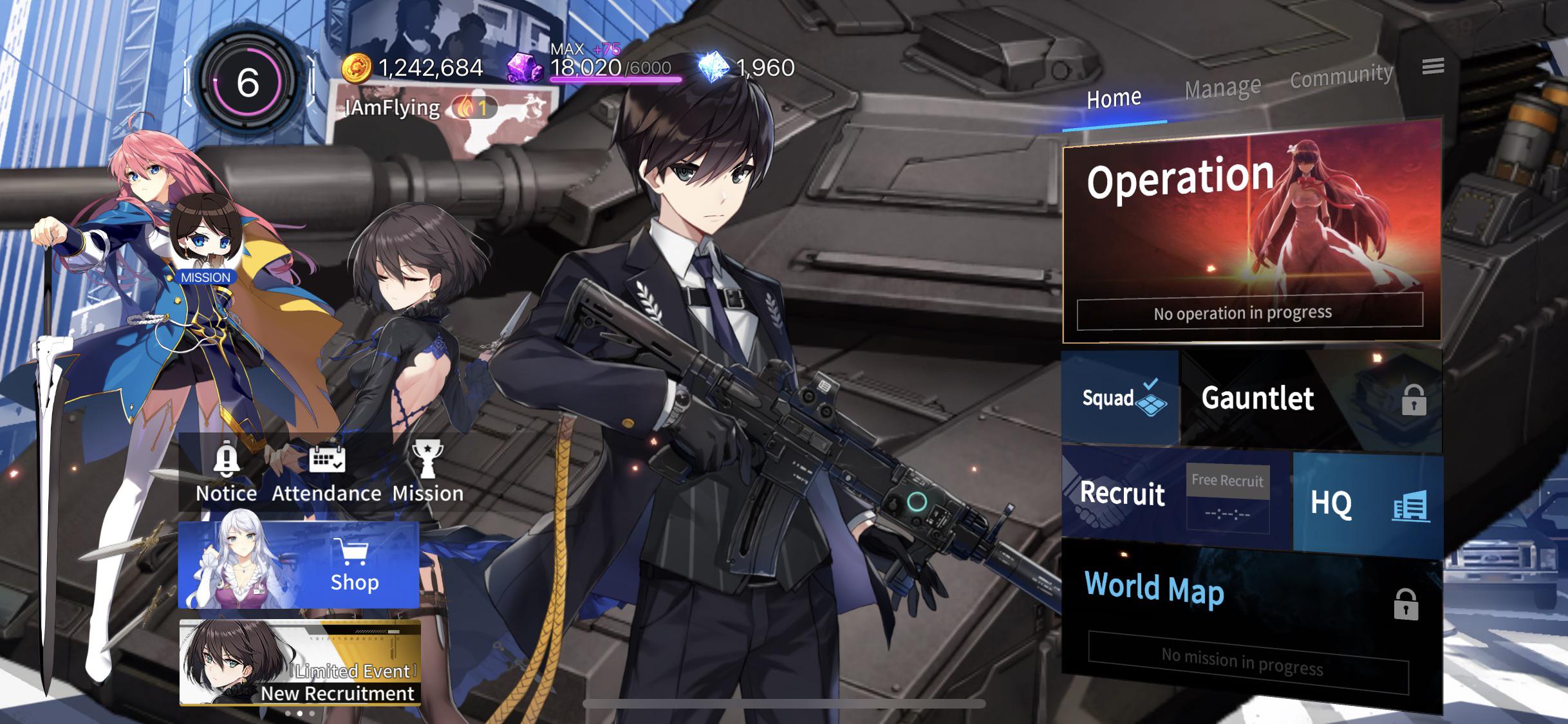The height and width of the screenshot is (724, 1568).
Task: Open Attendance via calendar icon
Action: [327, 461]
